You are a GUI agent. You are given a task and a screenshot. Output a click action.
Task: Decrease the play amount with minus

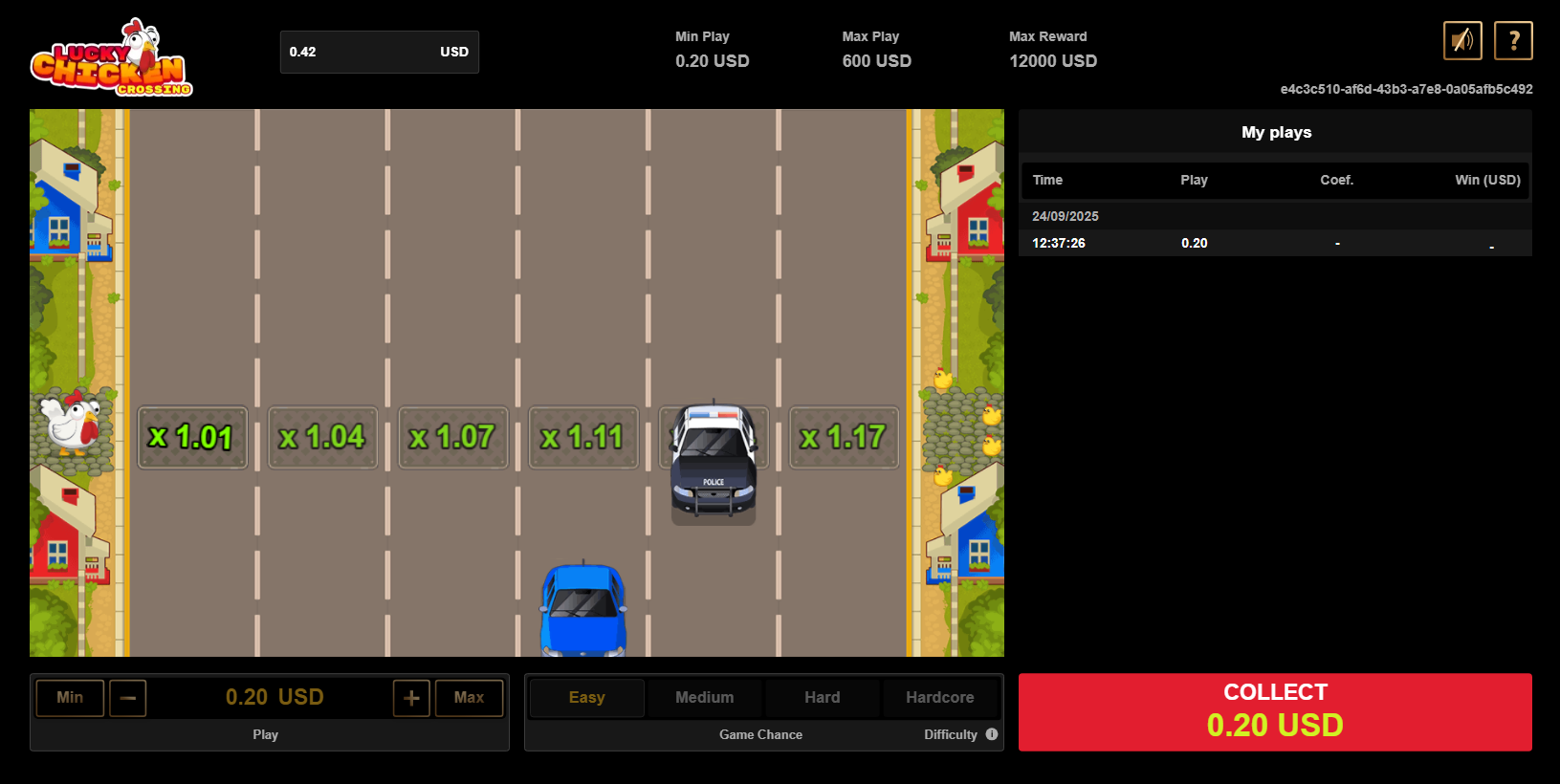point(128,698)
